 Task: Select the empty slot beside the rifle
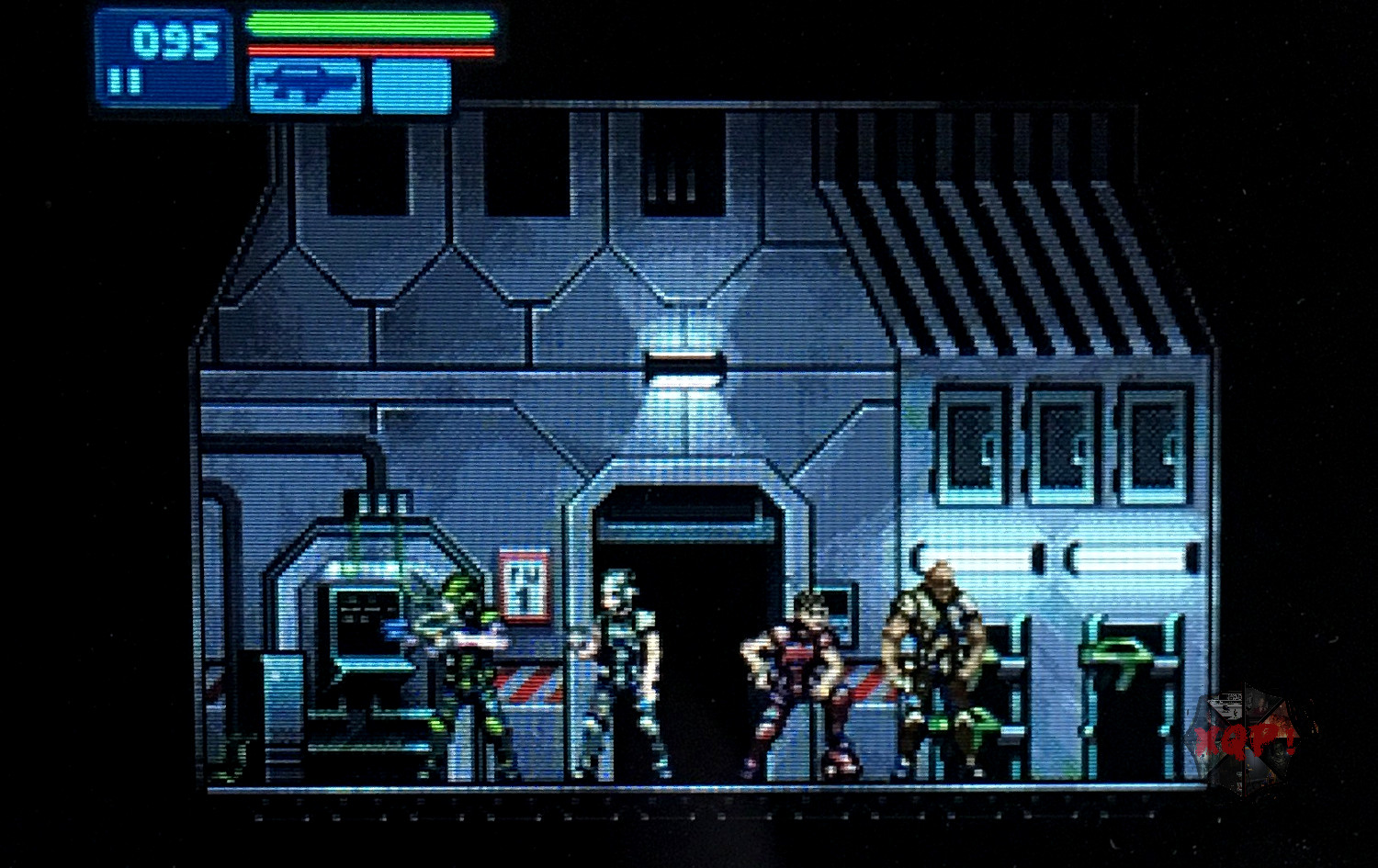tap(412, 86)
